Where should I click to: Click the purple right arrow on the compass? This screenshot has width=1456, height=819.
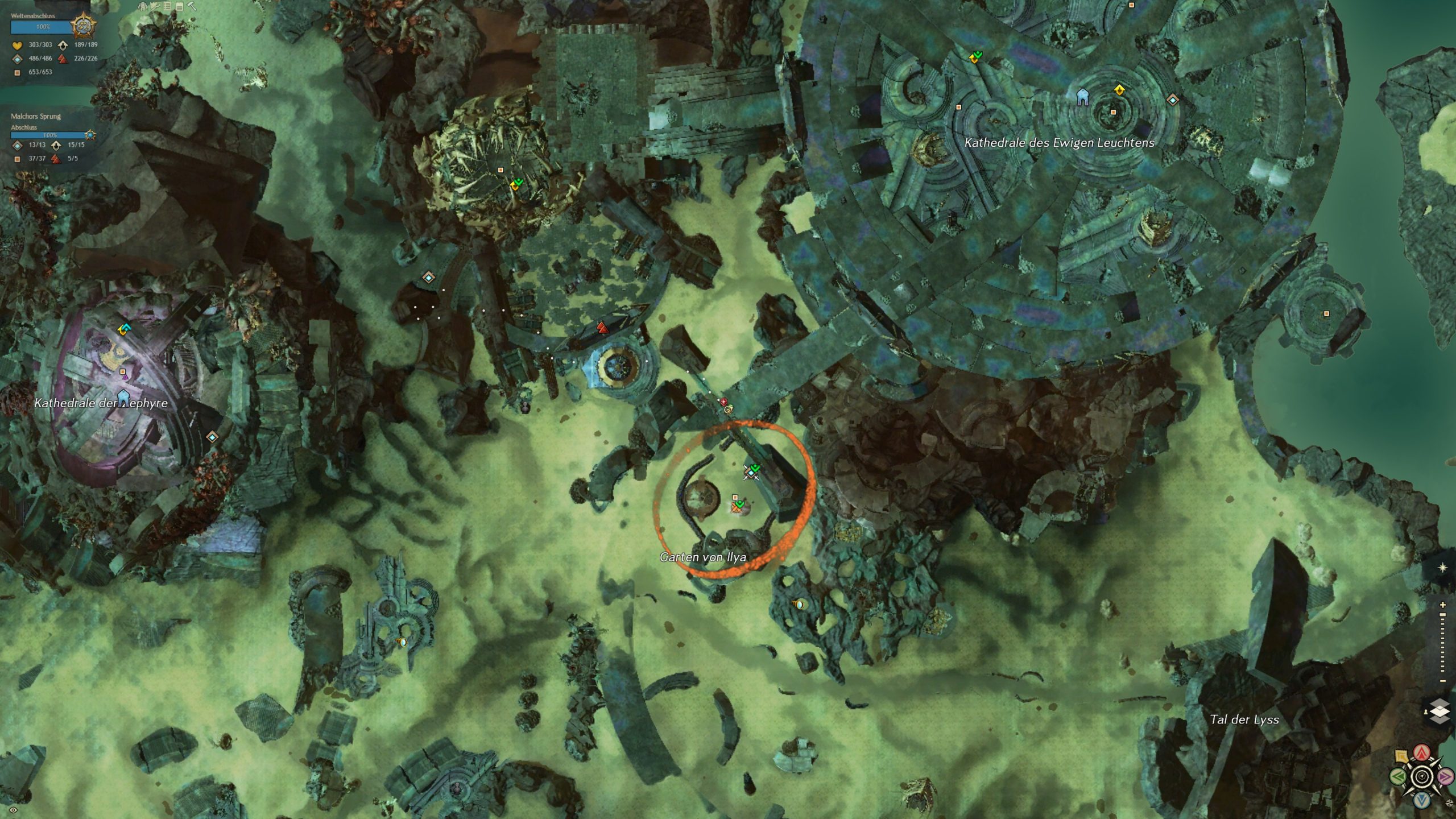click(x=1445, y=776)
